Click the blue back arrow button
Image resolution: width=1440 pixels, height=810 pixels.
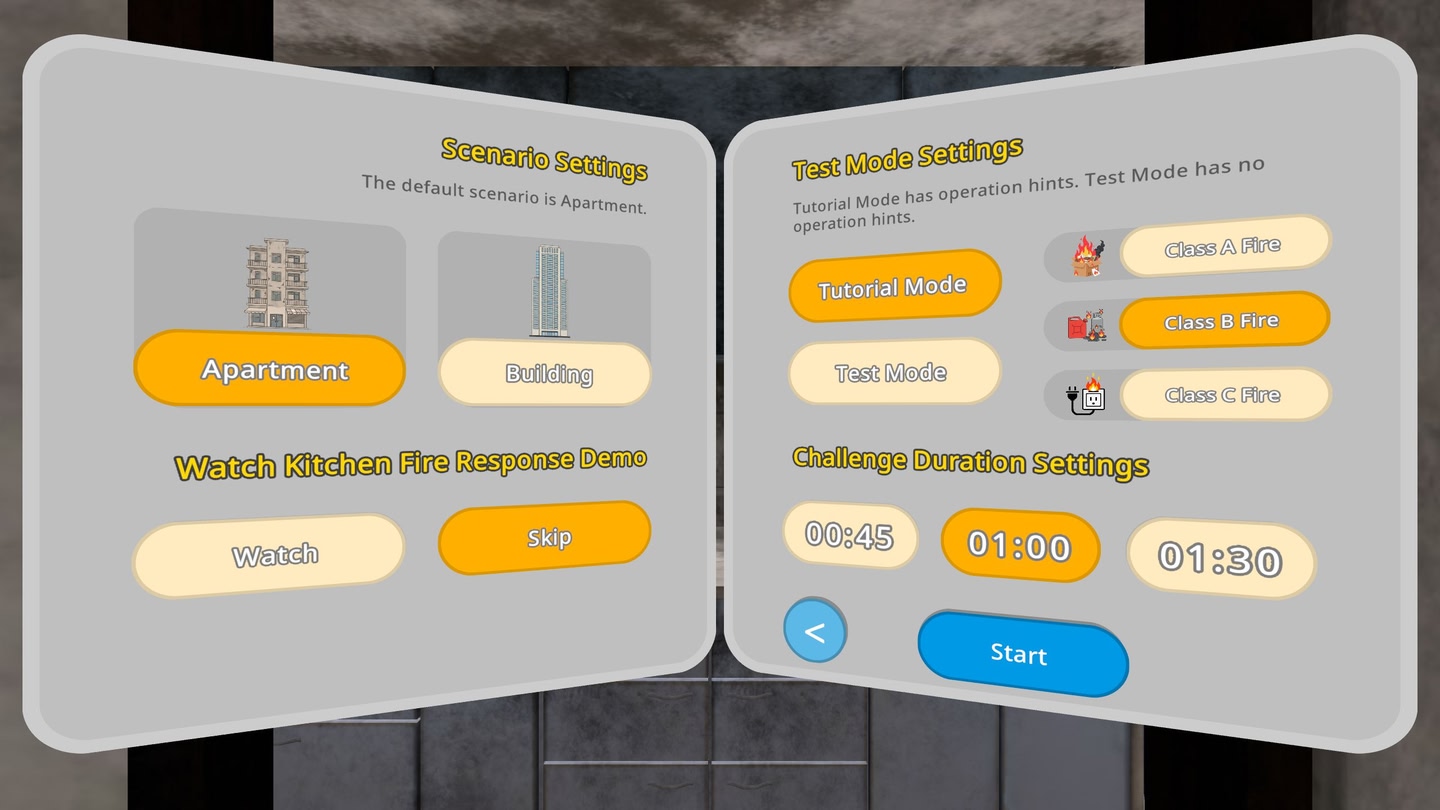coord(816,632)
